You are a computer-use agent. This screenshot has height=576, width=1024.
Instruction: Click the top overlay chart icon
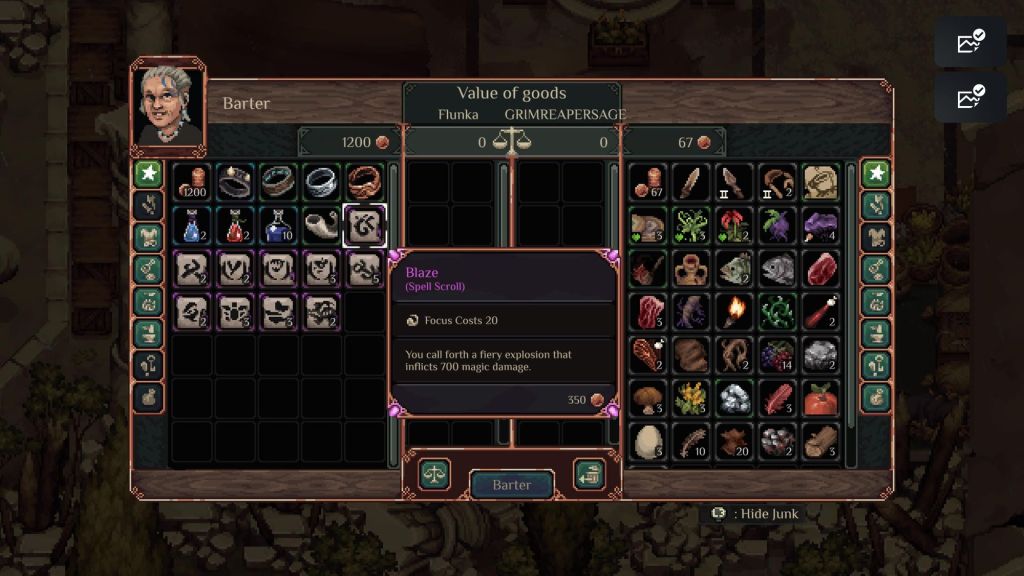970,42
